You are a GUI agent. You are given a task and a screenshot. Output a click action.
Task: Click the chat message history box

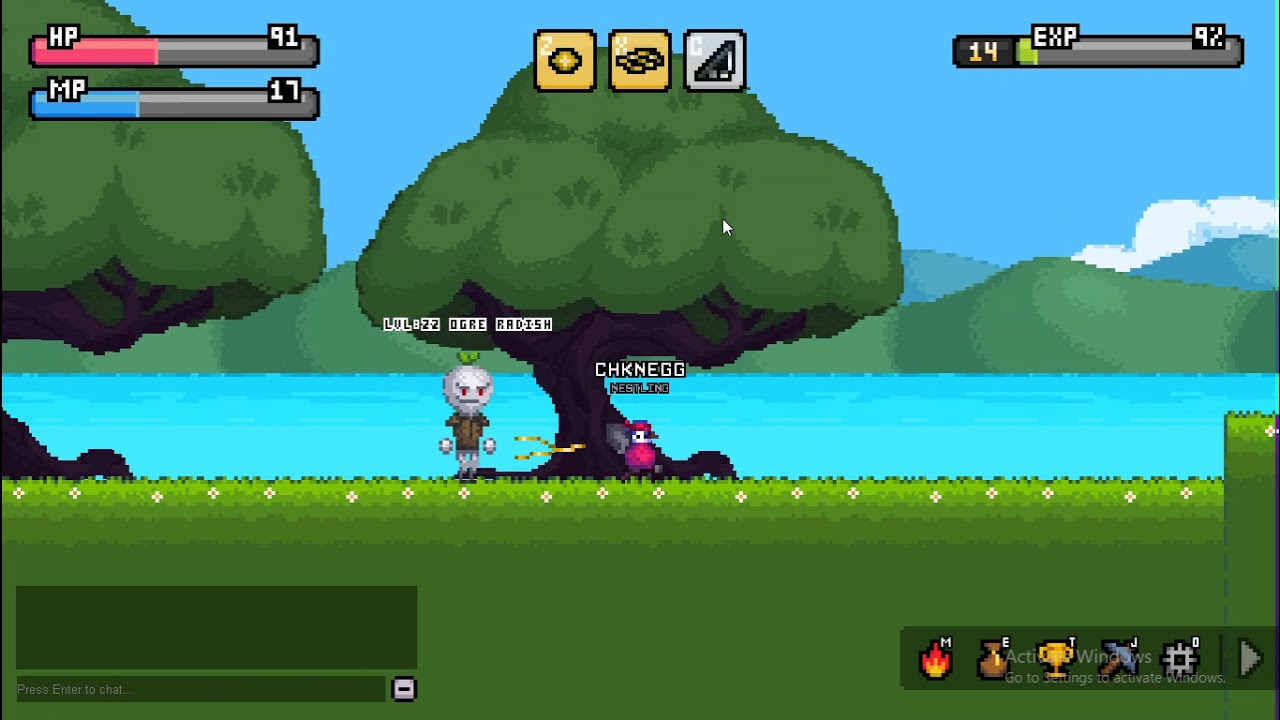coord(215,625)
